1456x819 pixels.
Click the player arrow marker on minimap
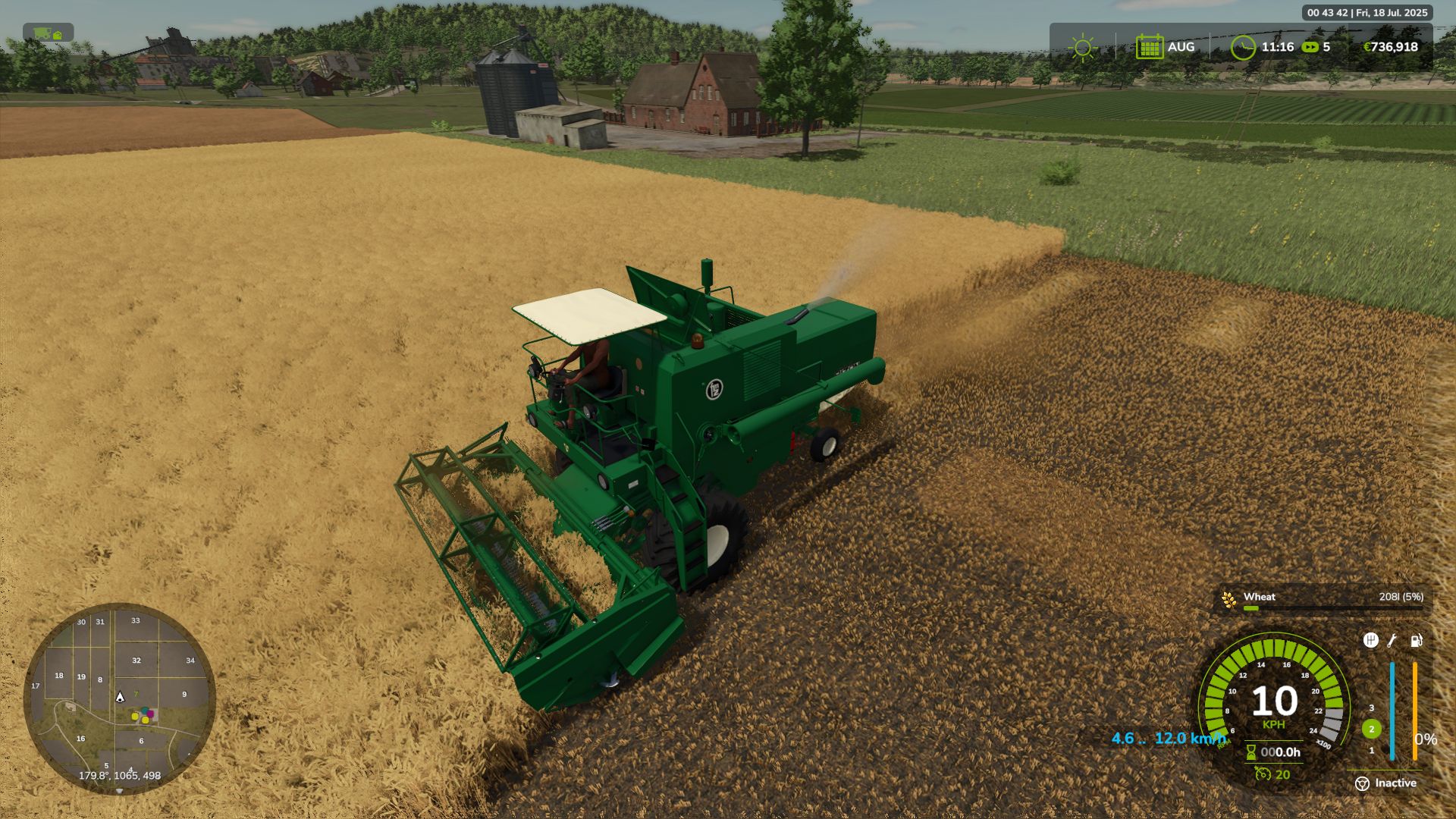(x=120, y=697)
